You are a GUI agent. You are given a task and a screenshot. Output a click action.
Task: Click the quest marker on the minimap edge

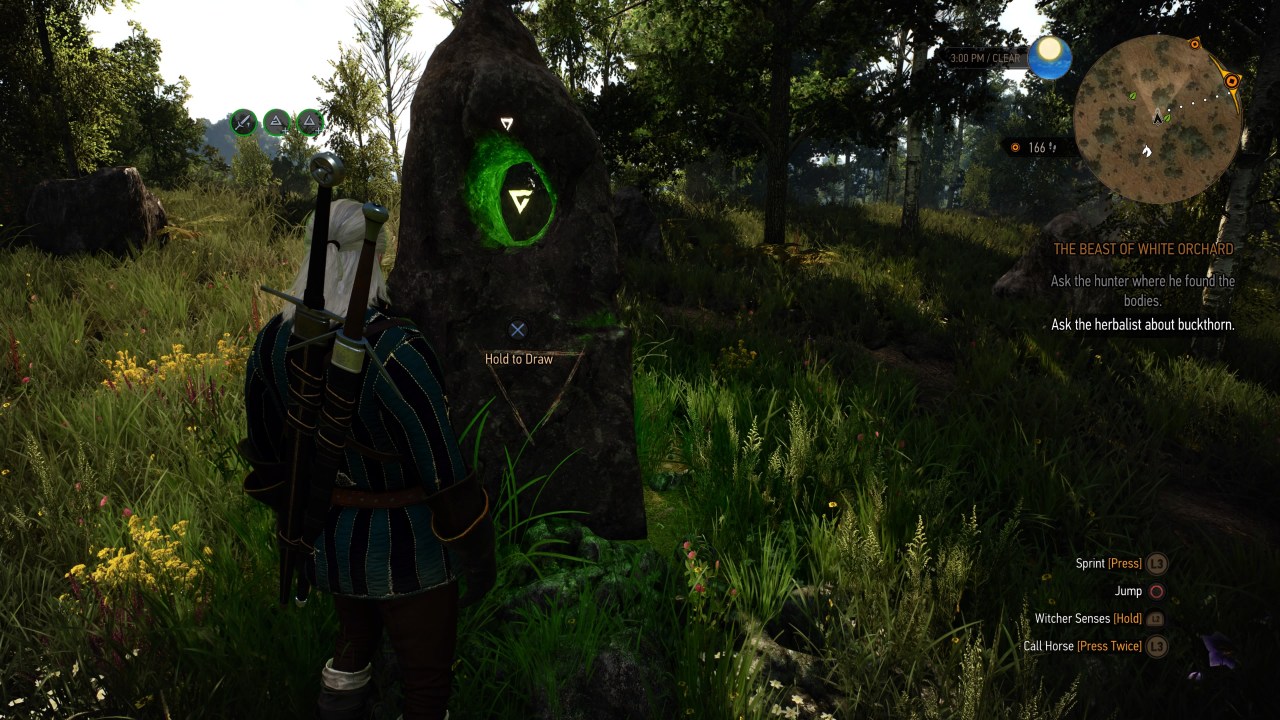coord(1230,80)
